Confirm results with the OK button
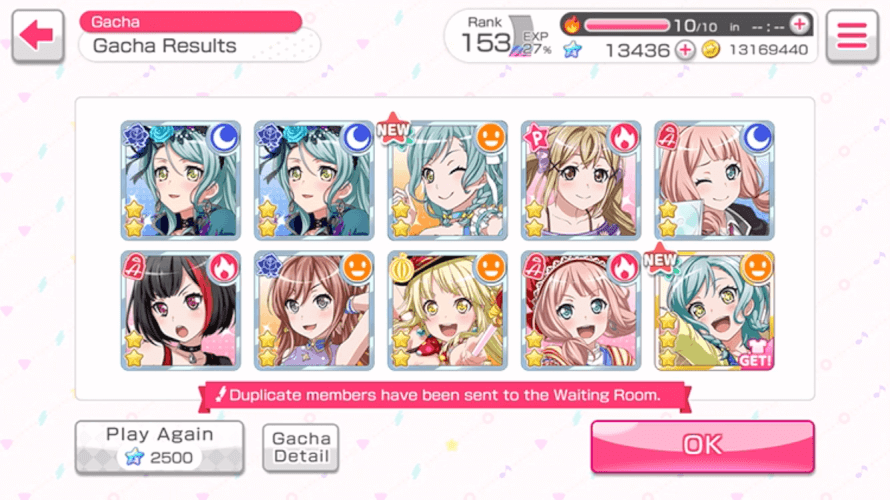The height and width of the screenshot is (500, 890). click(x=702, y=446)
